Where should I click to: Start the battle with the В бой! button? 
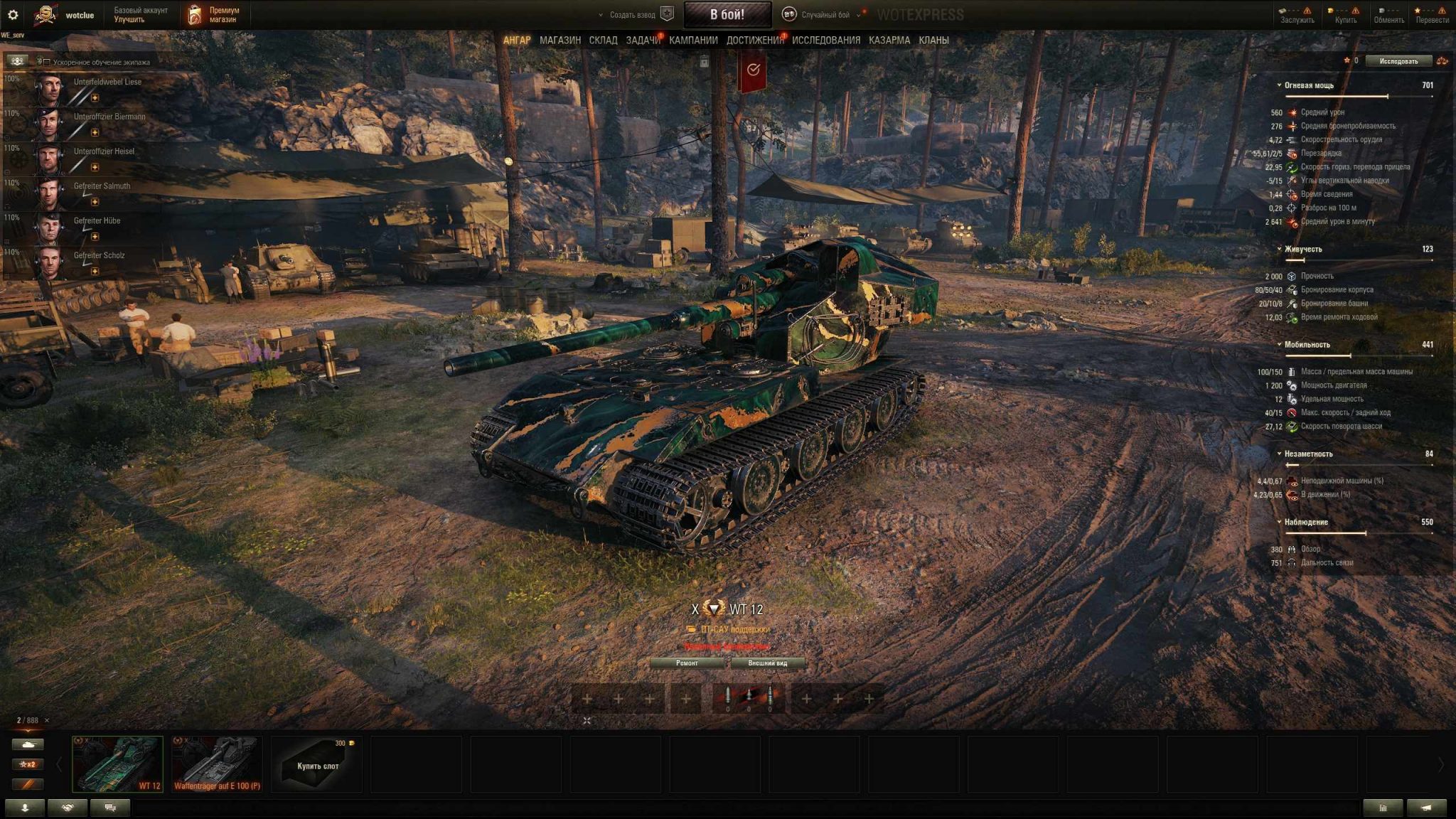[x=727, y=14]
